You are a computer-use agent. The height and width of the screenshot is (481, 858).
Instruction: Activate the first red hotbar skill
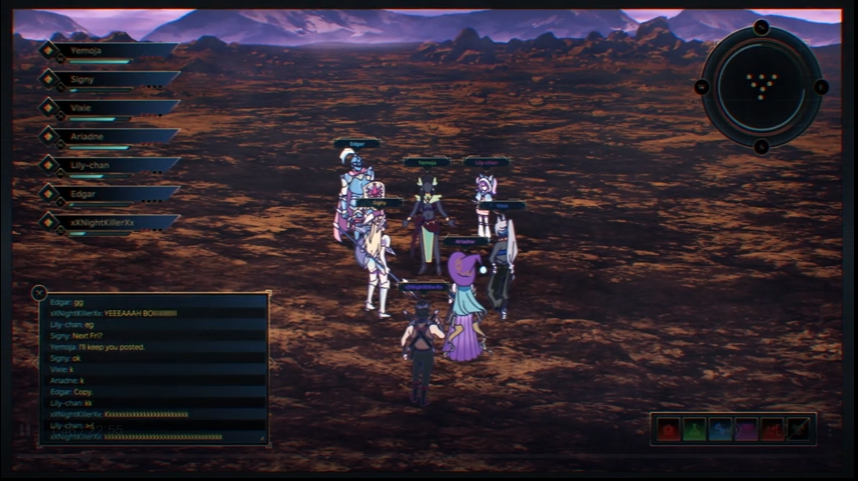[x=668, y=429]
